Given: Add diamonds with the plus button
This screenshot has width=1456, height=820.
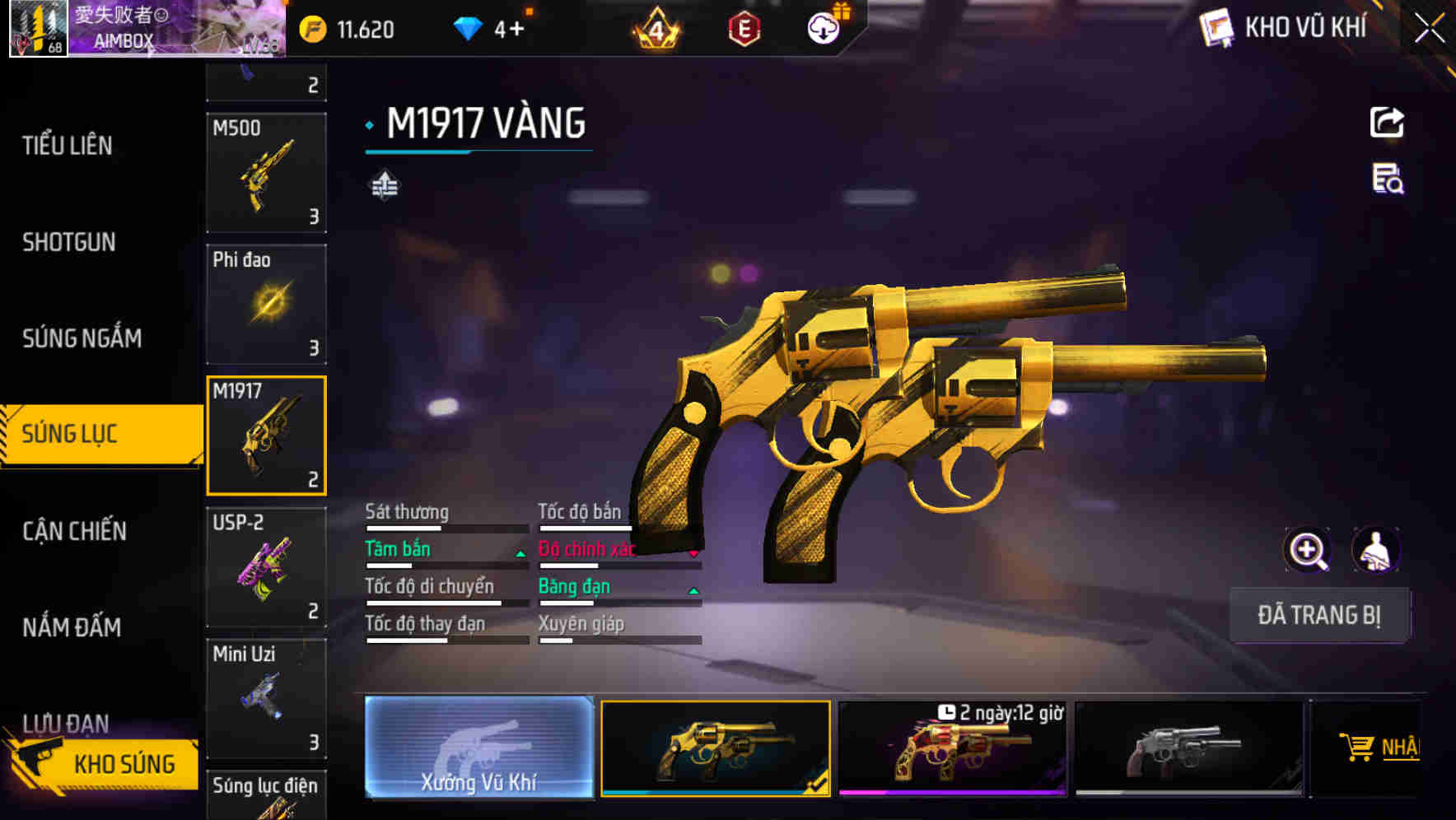Looking at the screenshot, I should coord(516,30).
